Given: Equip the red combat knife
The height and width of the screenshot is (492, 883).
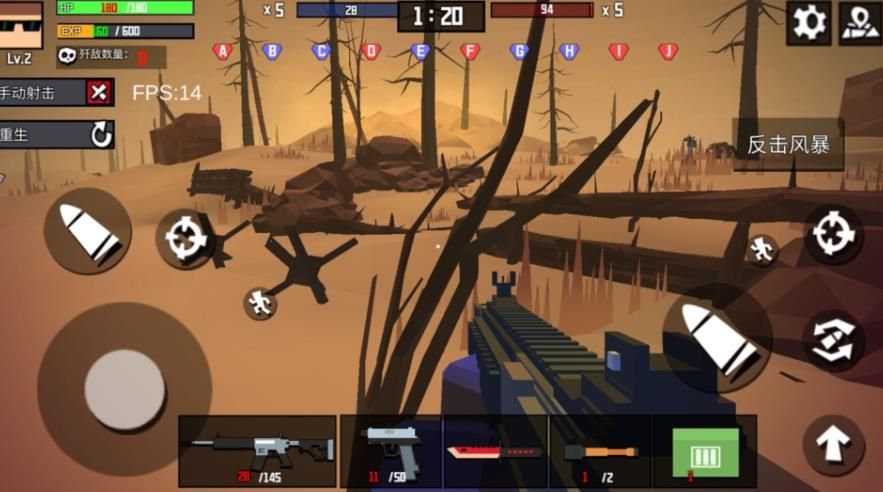Looking at the screenshot, I should (495, 451).
